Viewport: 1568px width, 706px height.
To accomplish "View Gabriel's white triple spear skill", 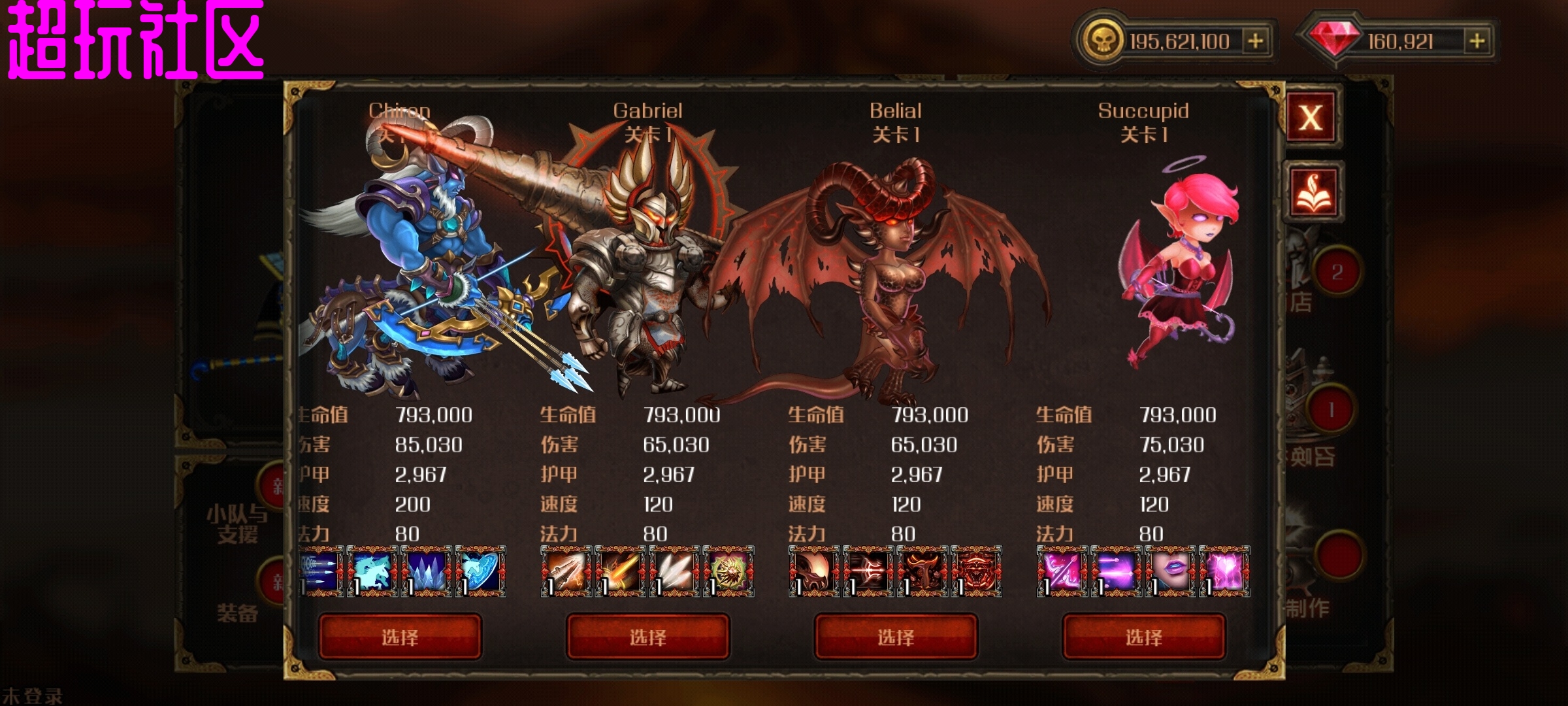I will coord(674,571).
